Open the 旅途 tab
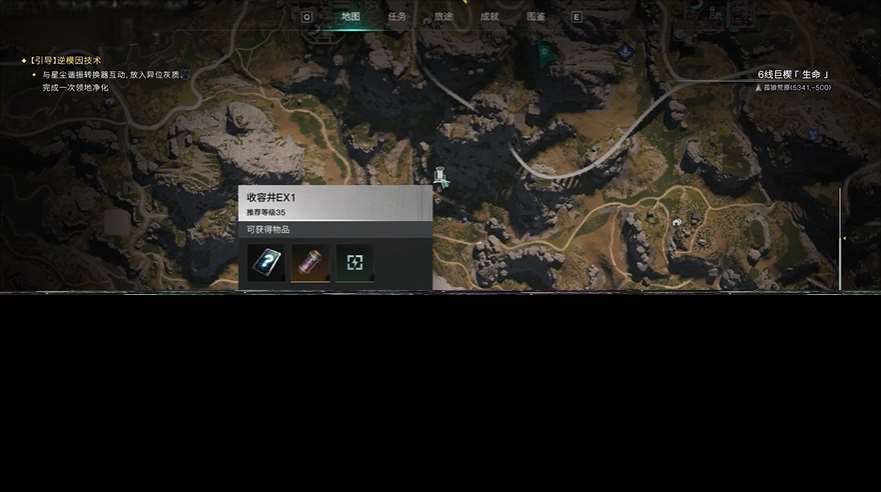 (443, 17)
